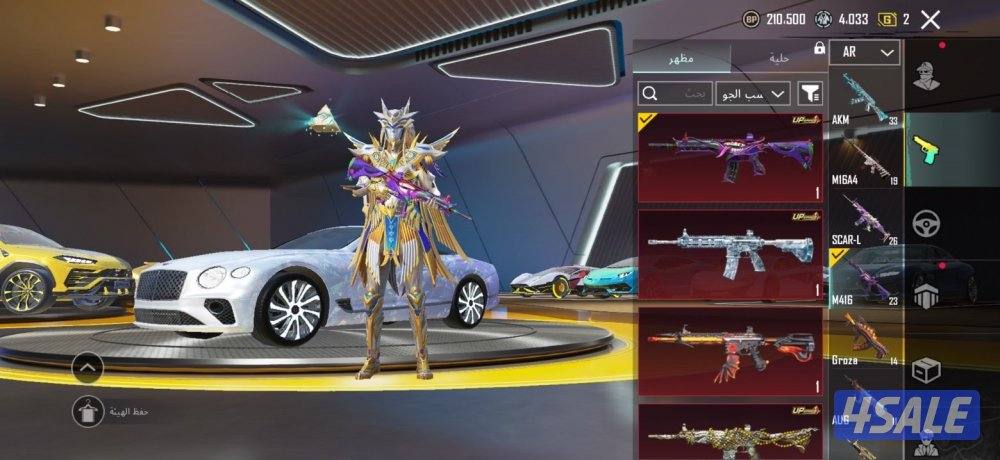Expand the up-arrow chevron button
1000x460 pixels.
(x=88, y=368)
